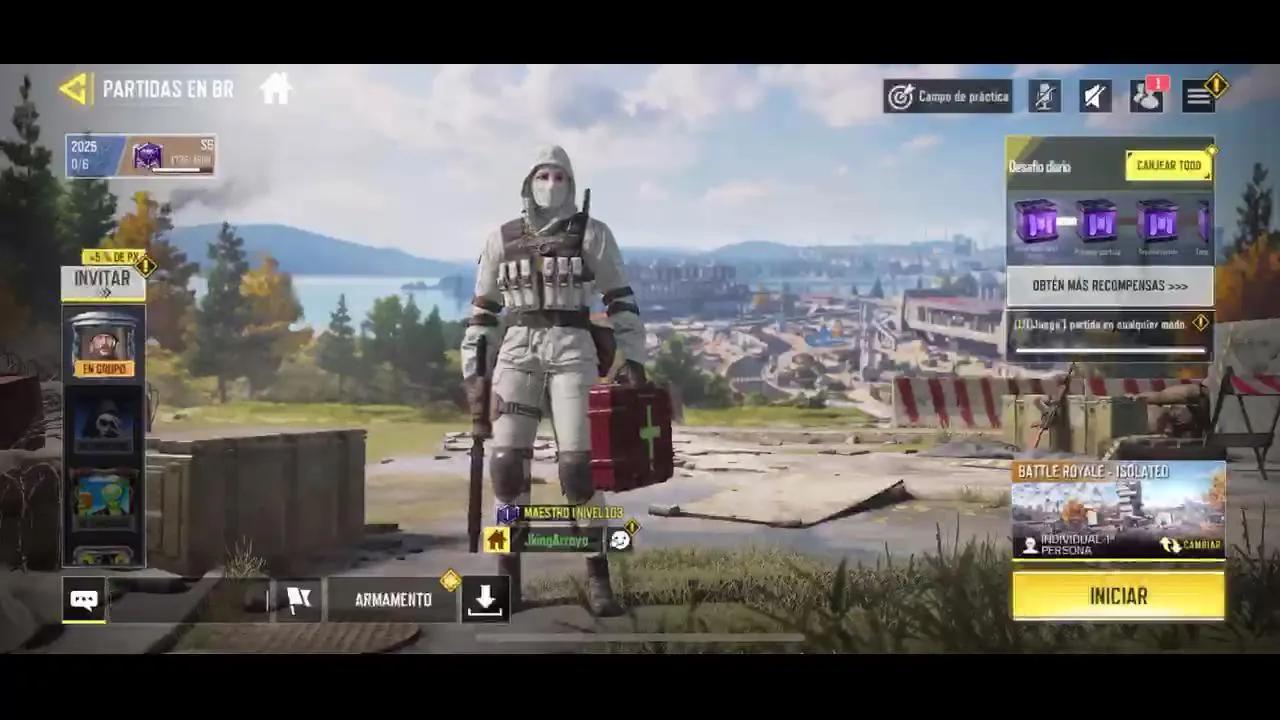Image resolution: width=1280 pixels, height=720 pixels.
Task: Mute the game speaker audio
Action: coord(1094,96)
